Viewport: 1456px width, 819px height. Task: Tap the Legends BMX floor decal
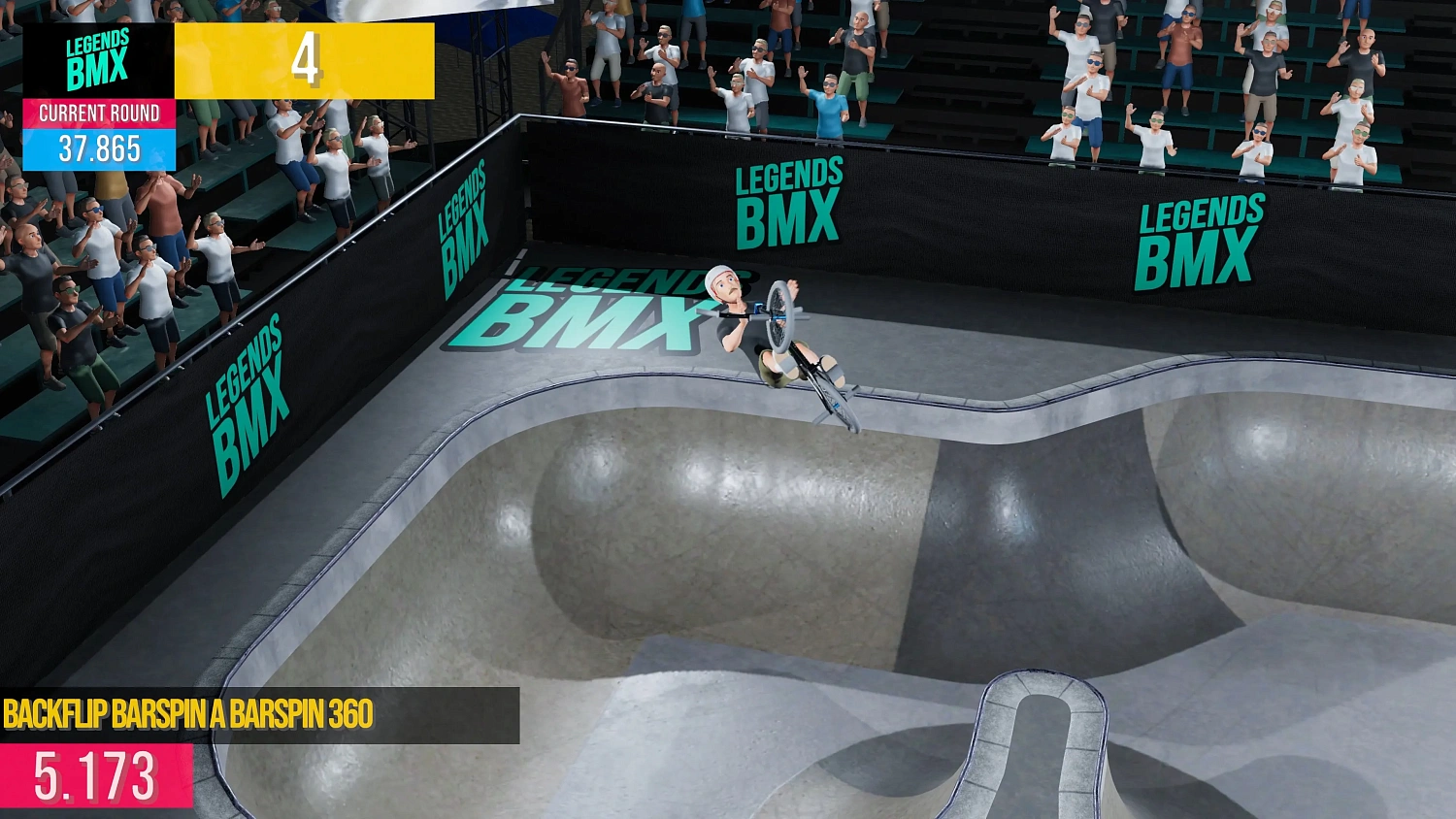pos(592,311)
